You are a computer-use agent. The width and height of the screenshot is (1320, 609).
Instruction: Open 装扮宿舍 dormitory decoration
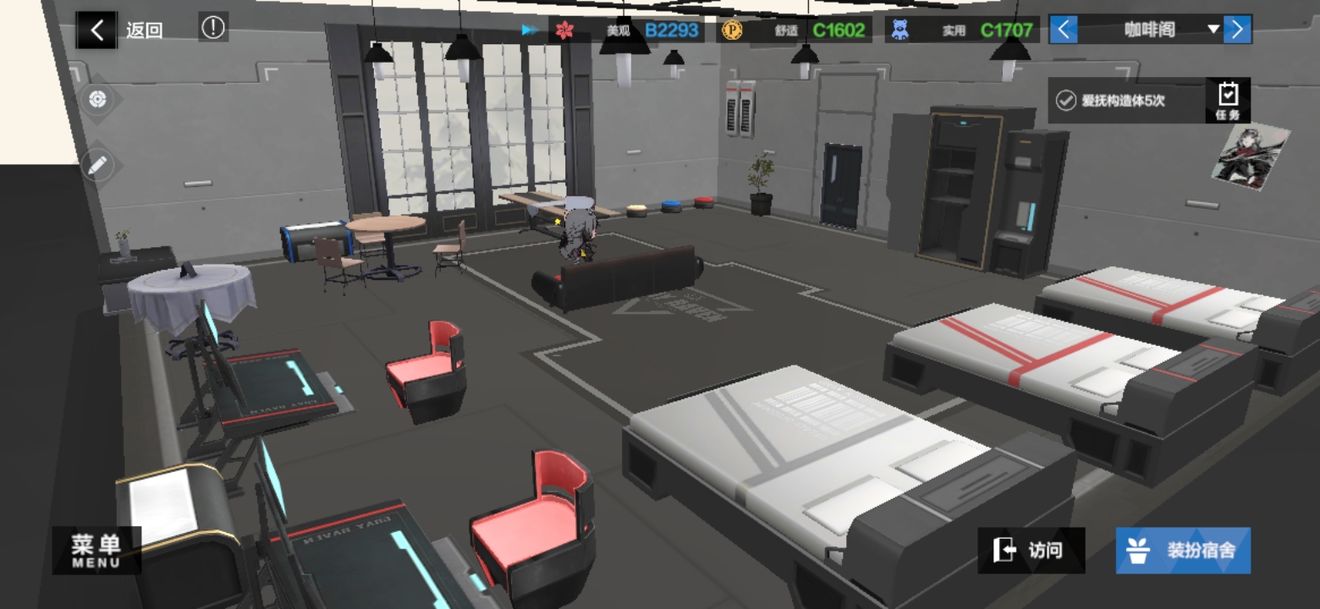pyautogui.click(x=1183, y=550)
